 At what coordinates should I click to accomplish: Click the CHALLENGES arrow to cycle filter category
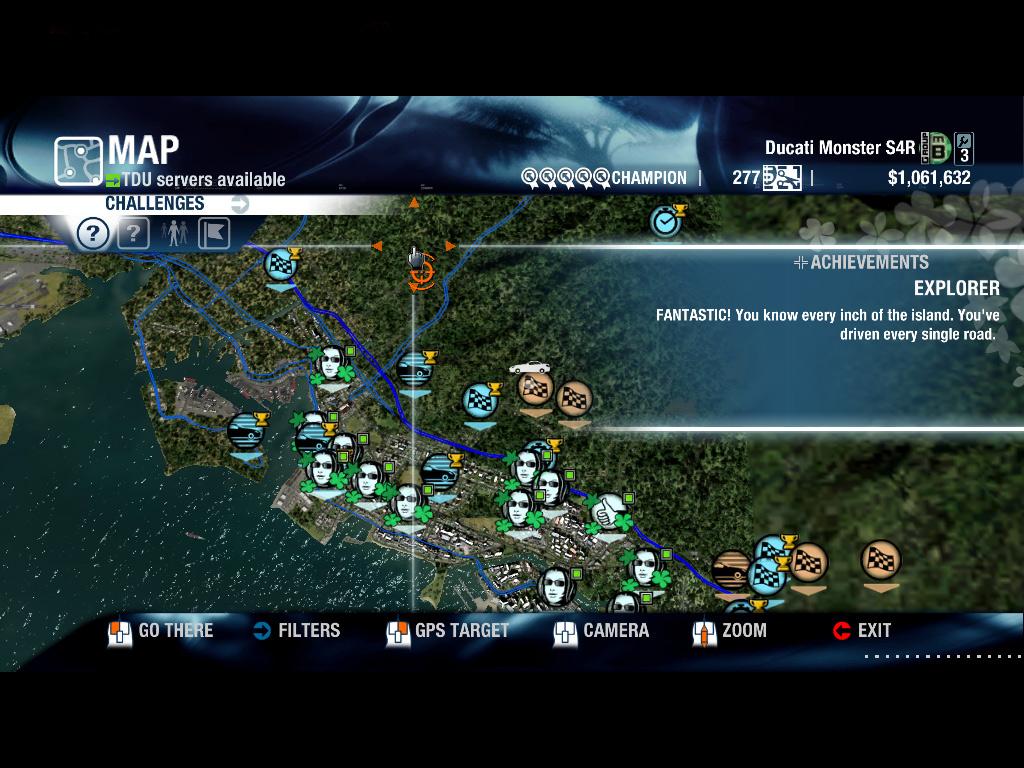tap(240, 204)
